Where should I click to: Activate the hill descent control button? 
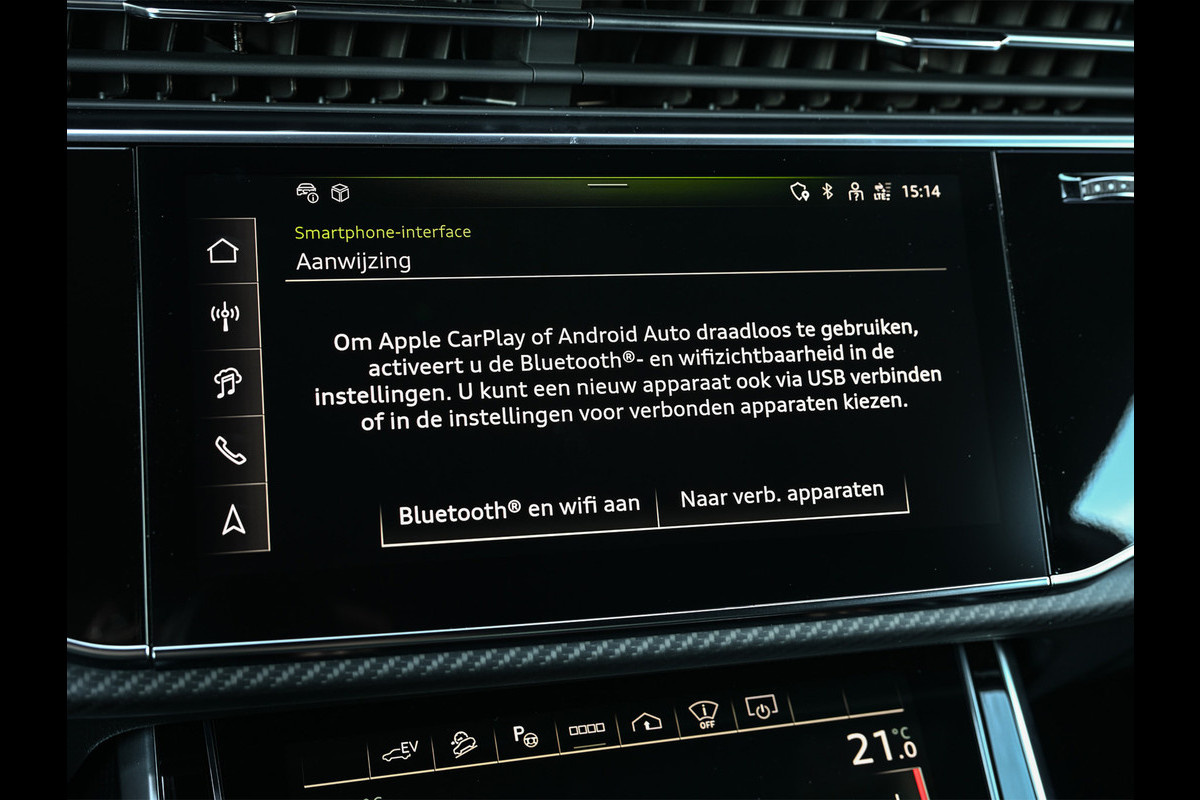click(463, 743)
